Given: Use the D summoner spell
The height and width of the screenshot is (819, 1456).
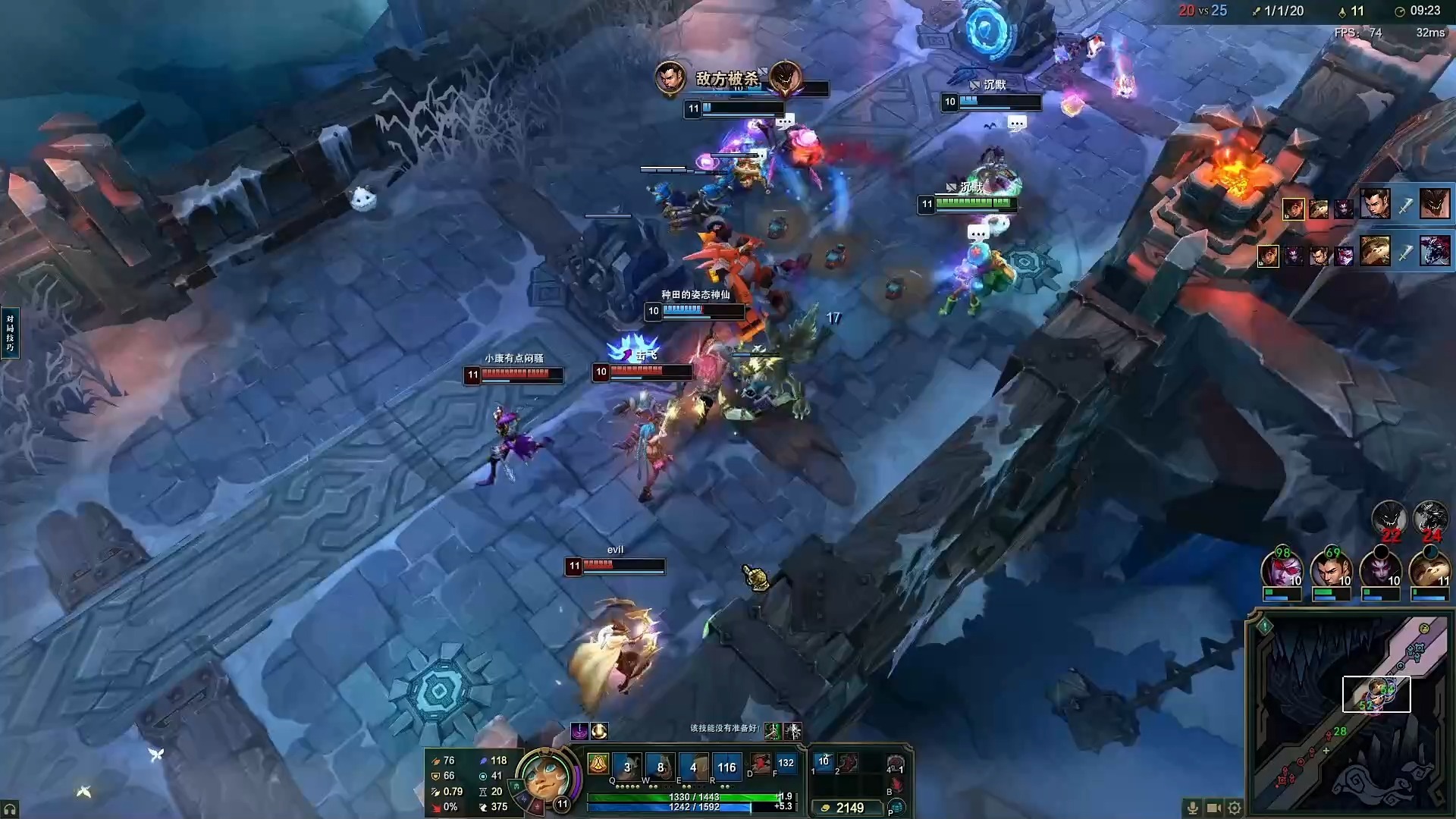Looking at the screenshot, I should coord(760,764).
